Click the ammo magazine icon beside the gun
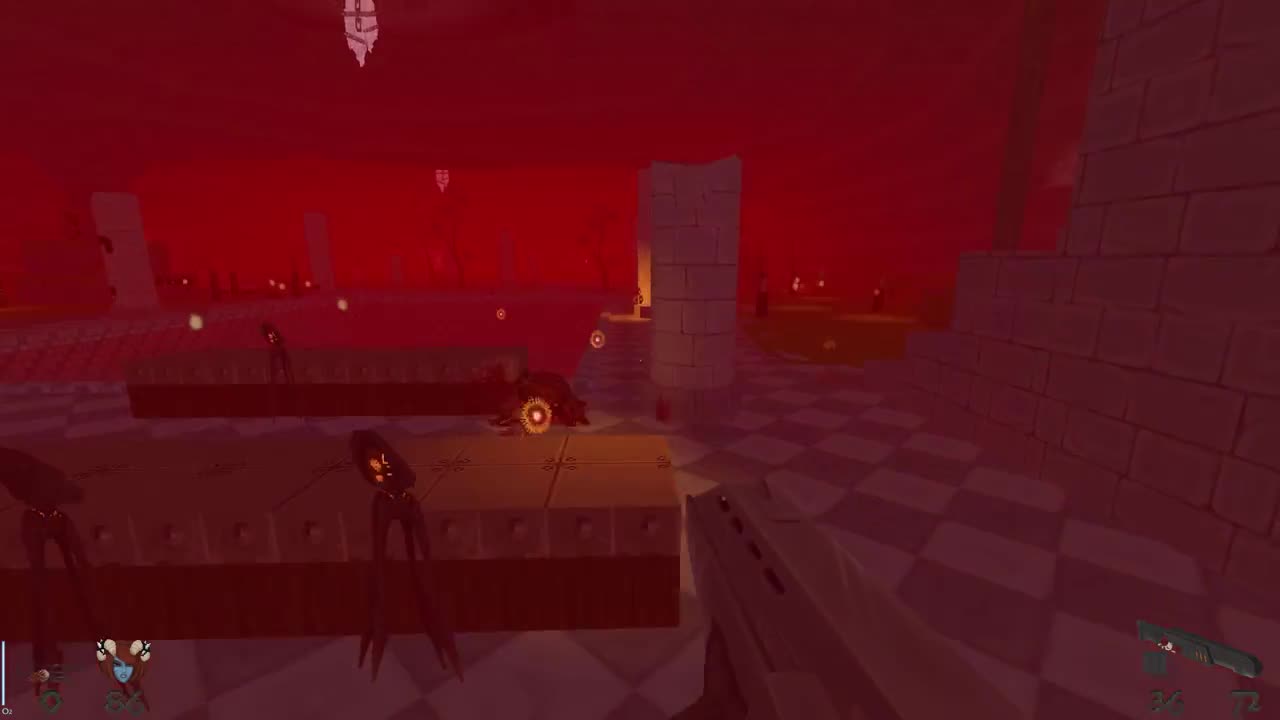The image size is (1280, 720). pos(1157,665)
